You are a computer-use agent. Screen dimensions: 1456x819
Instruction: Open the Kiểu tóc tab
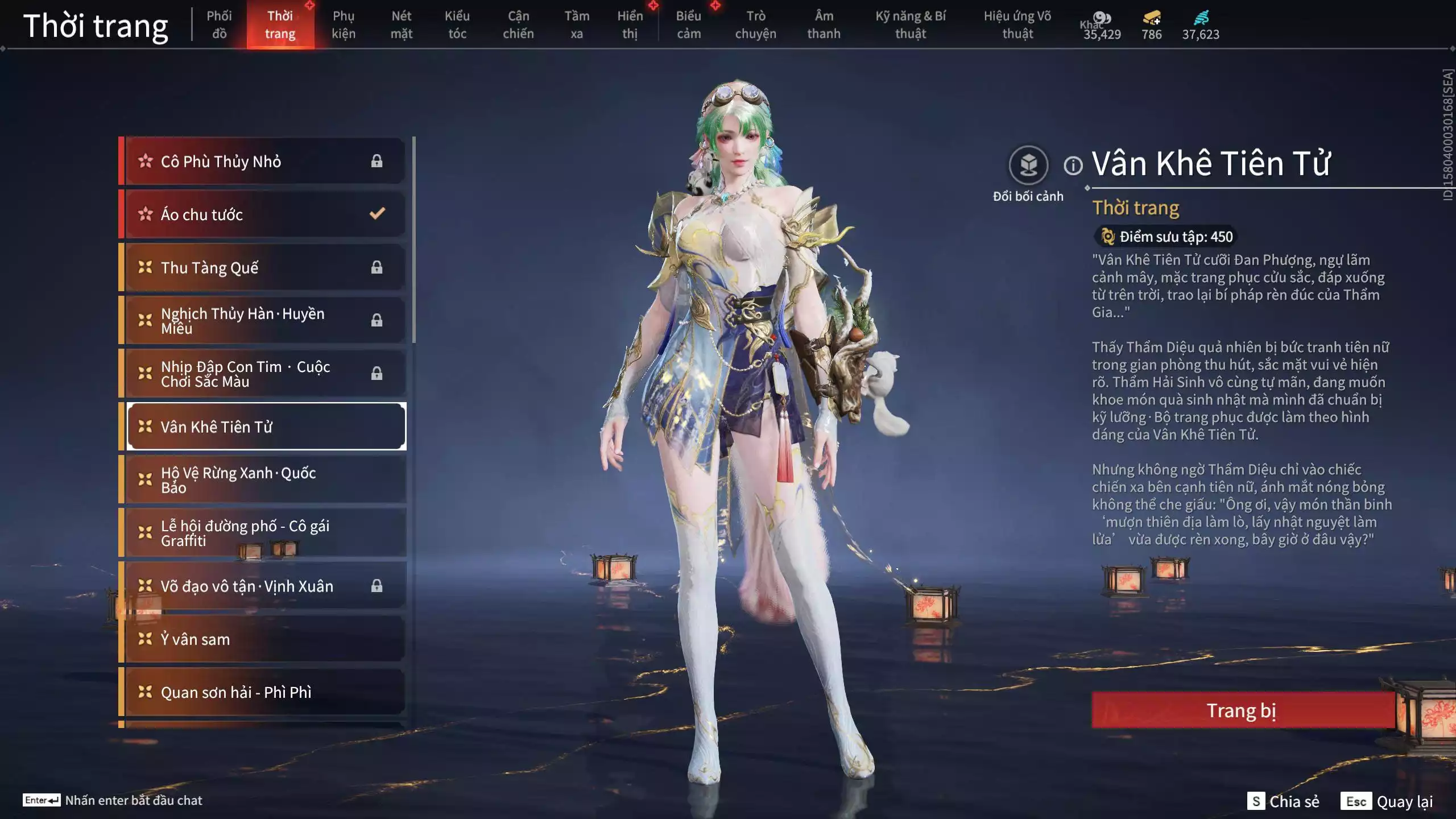tap(457, 25)
